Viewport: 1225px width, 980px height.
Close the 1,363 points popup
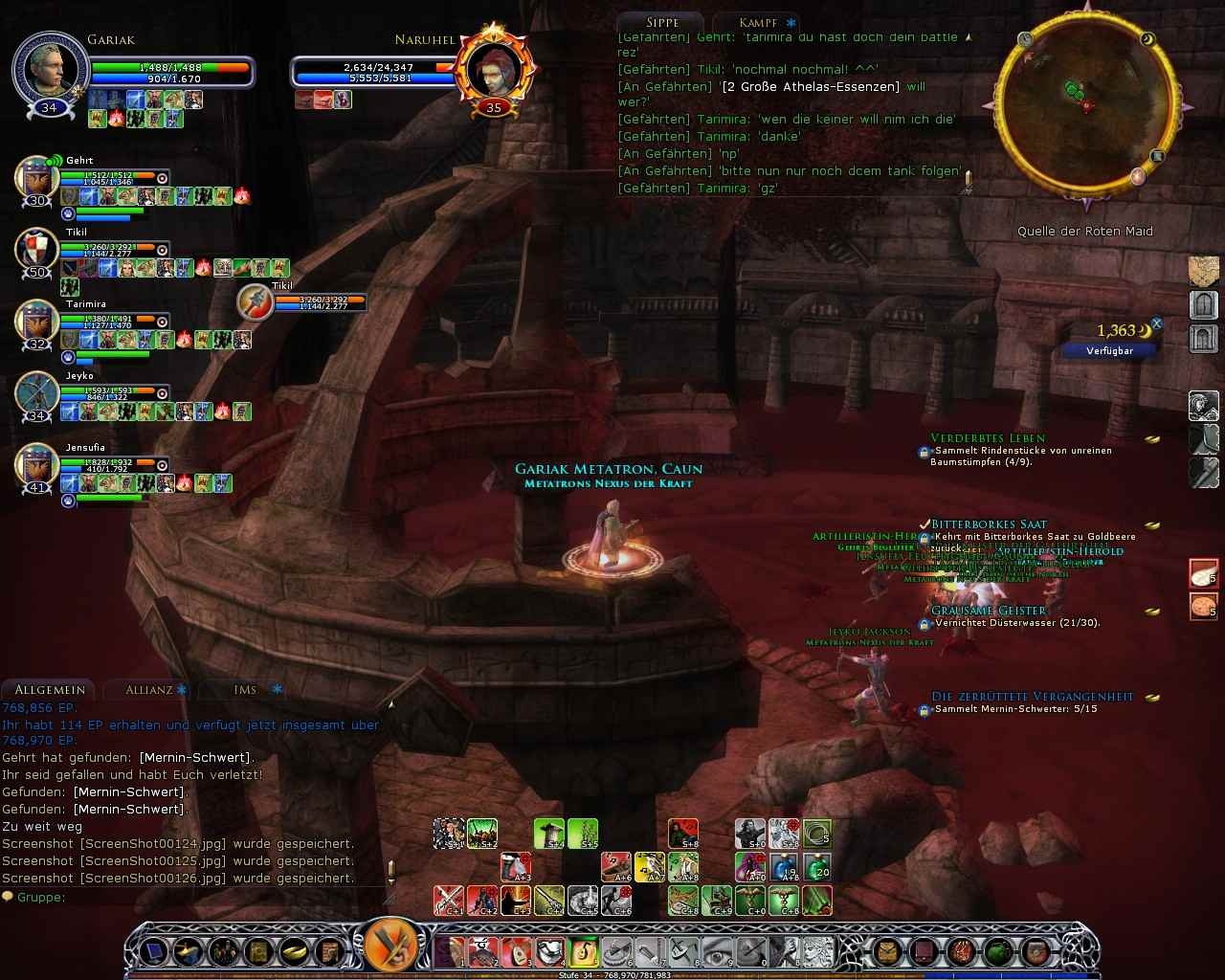pyautogui.click(x=1156, y=324)
